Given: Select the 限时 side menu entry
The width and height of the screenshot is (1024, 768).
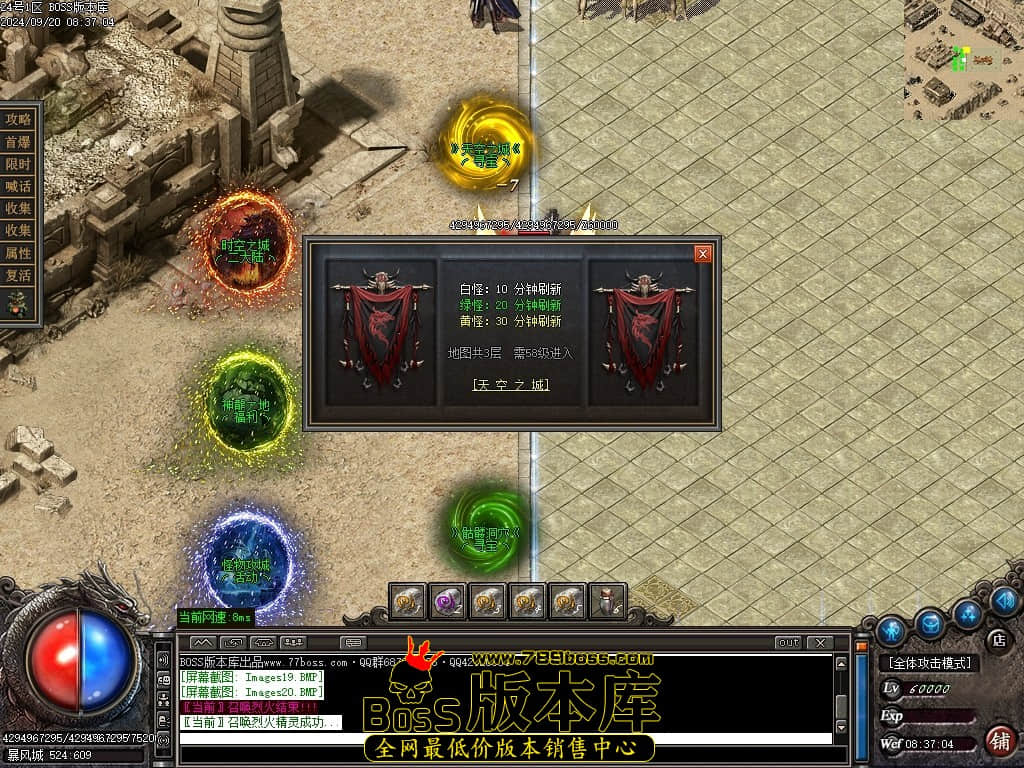Looking at the screenshot, I should (x=19, y=164).
